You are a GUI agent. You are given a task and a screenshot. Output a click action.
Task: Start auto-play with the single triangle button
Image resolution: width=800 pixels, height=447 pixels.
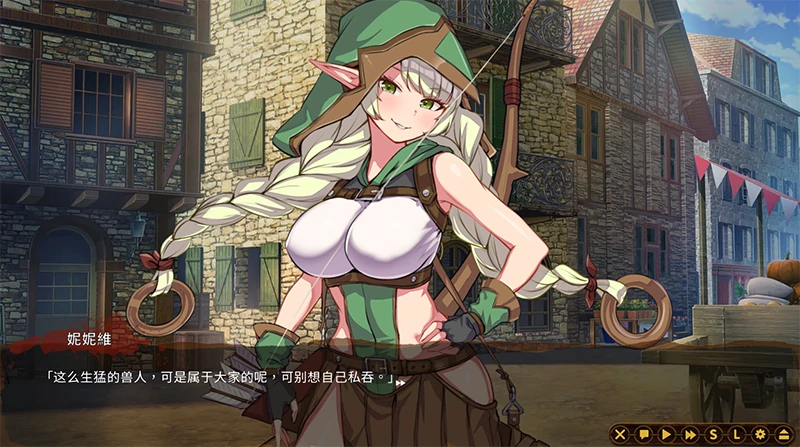click(666, 434)
